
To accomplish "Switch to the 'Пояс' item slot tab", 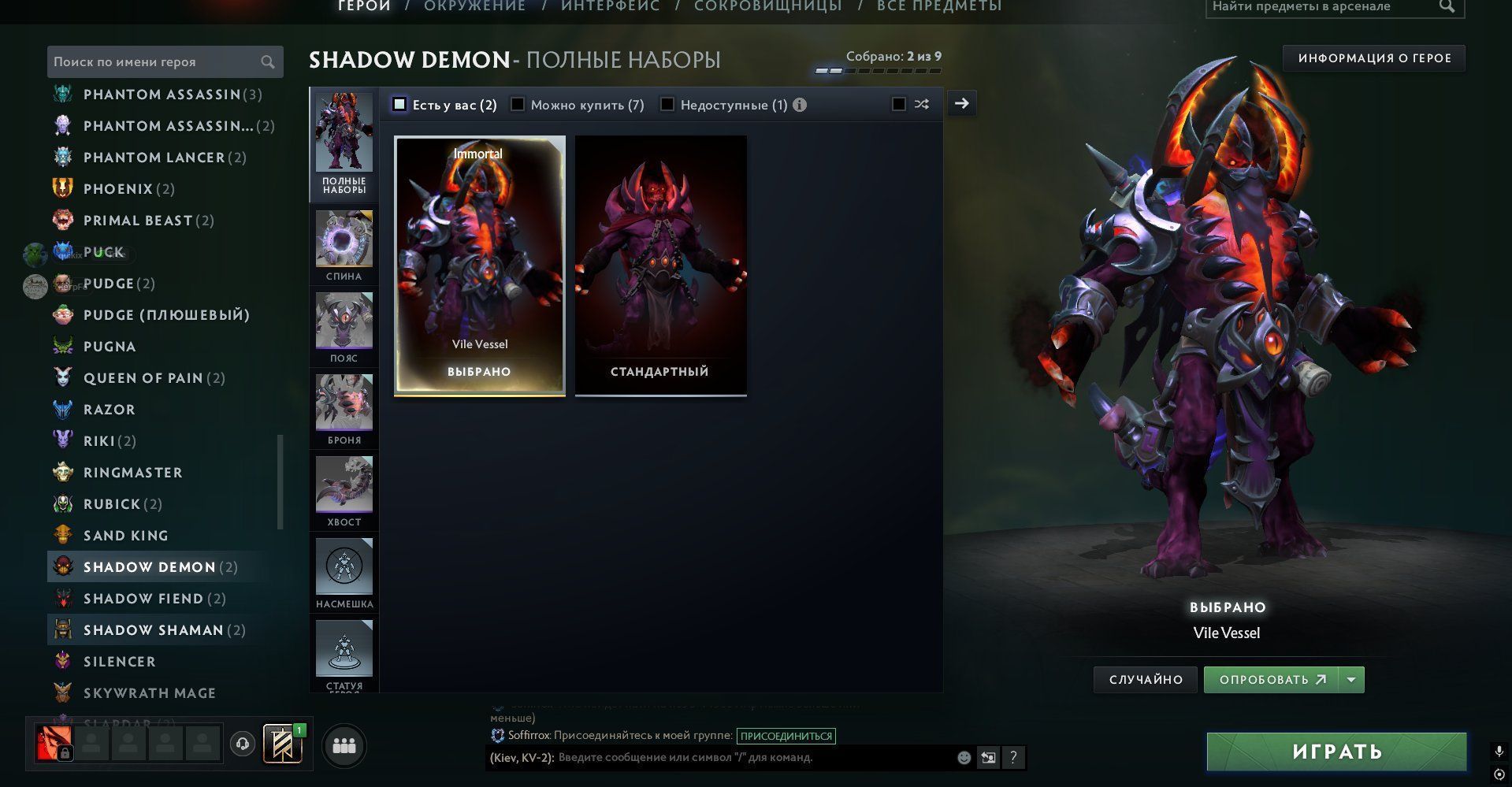I will (344, 328).
